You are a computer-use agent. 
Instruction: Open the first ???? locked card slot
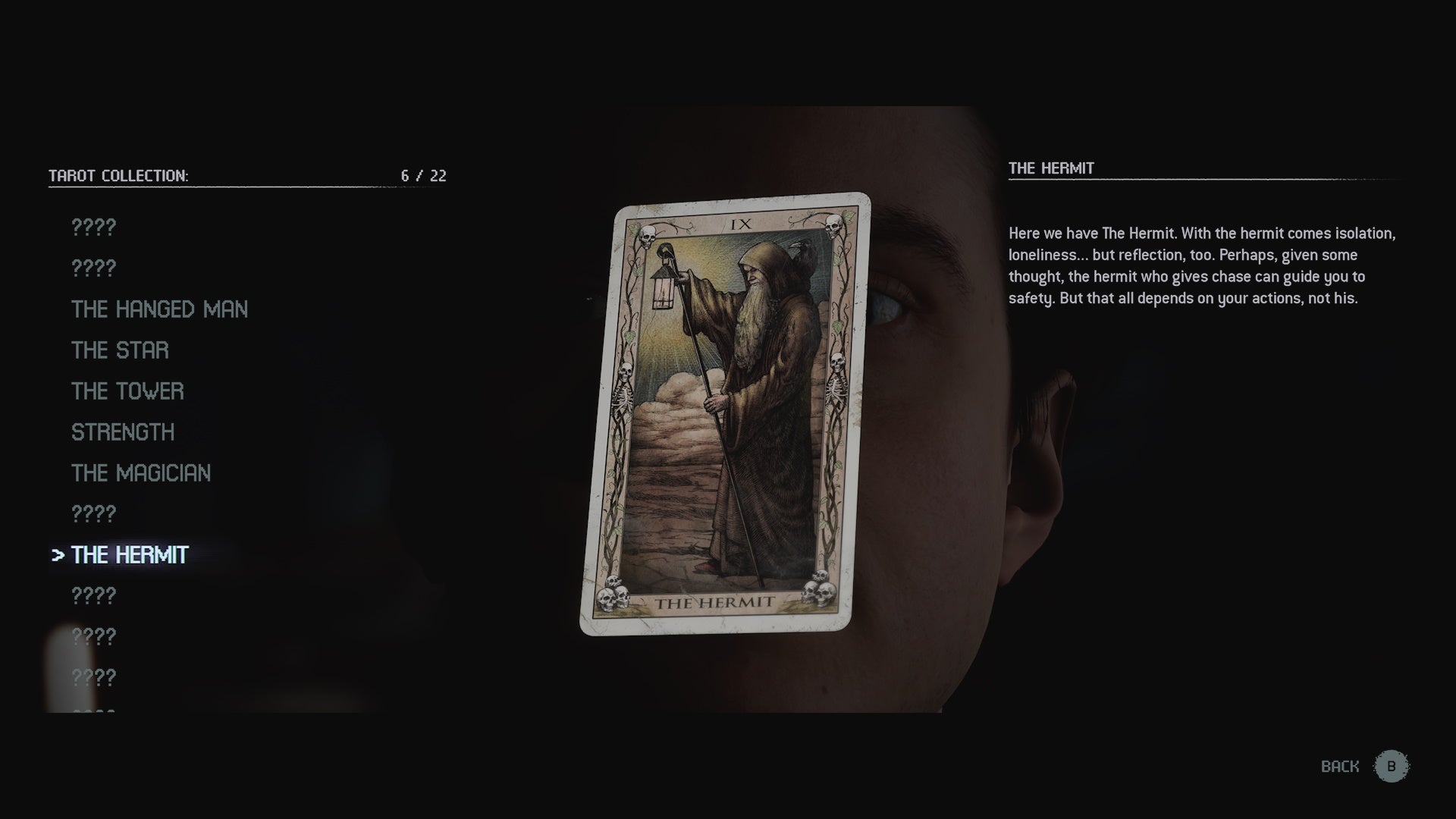click(93, 227)
